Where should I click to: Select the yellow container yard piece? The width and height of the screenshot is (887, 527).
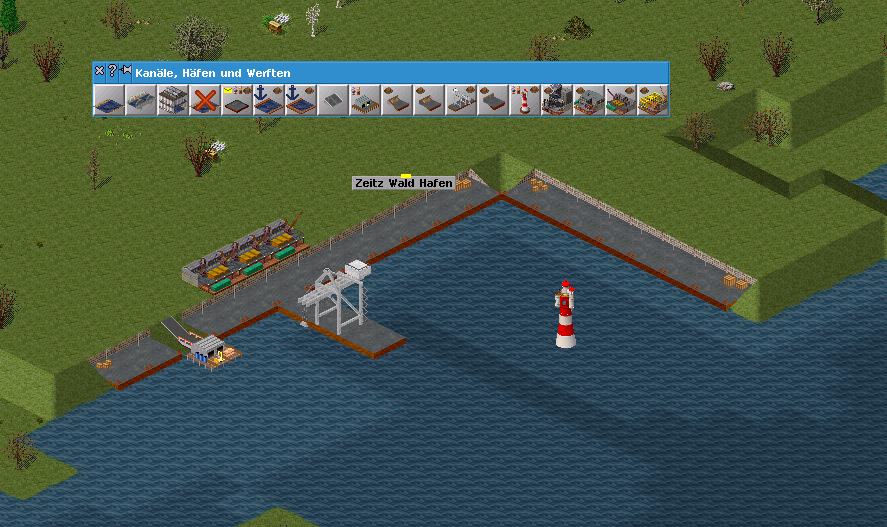653,100
